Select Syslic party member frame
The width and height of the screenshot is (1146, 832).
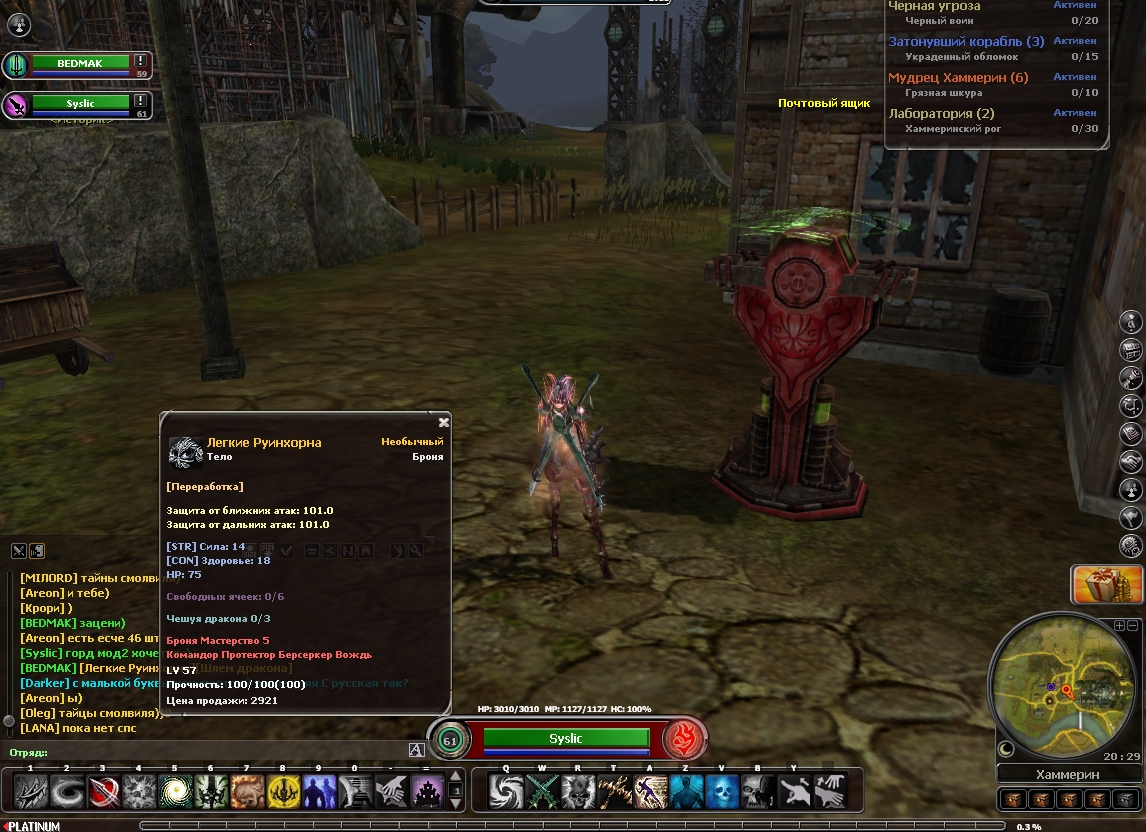(x=80, y=103)
